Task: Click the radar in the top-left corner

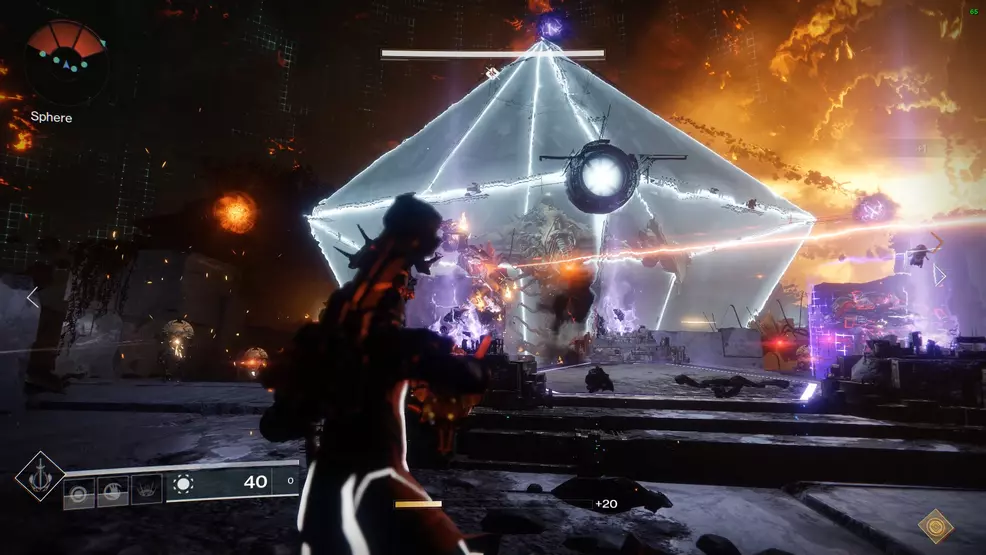Action: click(x=66, y=61)
